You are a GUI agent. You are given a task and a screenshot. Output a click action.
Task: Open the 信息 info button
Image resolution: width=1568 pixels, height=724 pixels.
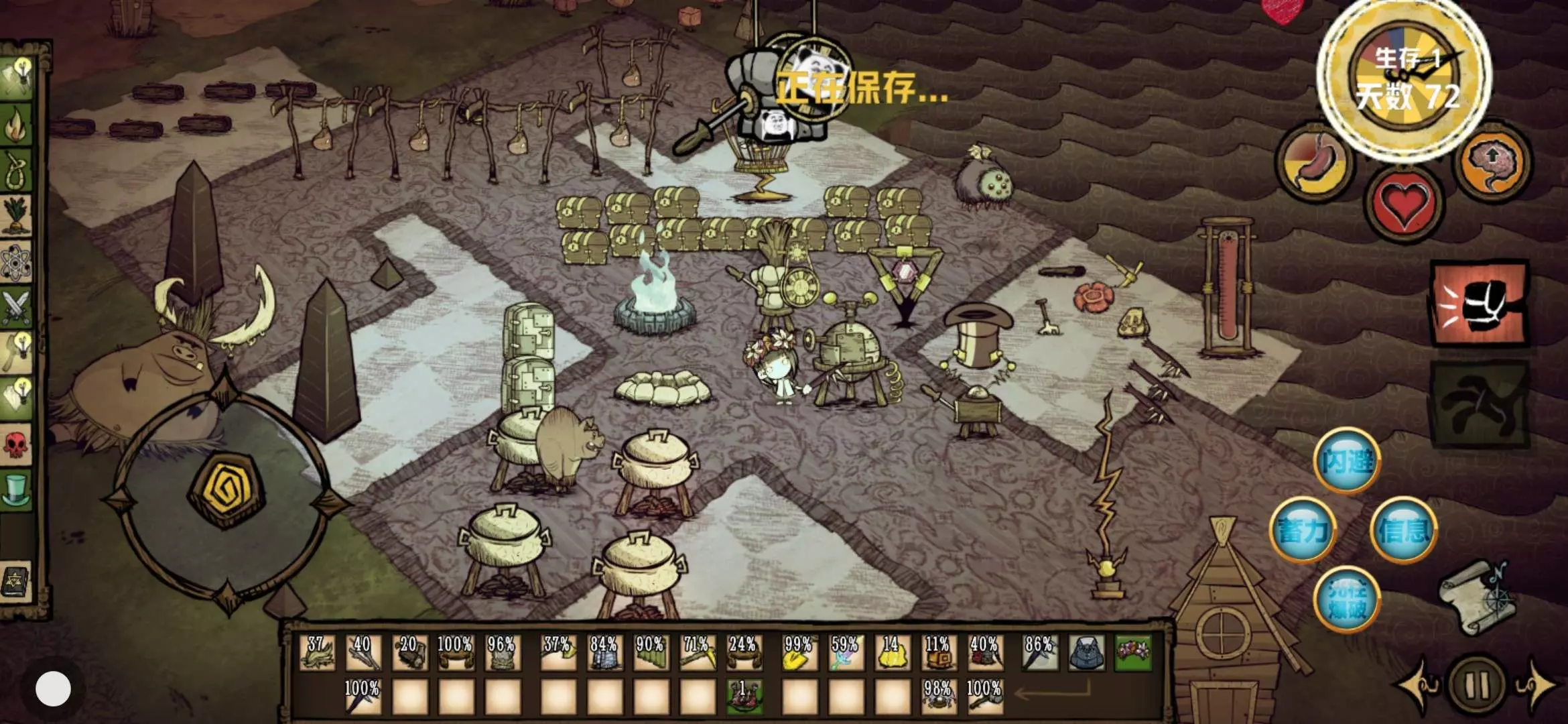coord(1403,530)
